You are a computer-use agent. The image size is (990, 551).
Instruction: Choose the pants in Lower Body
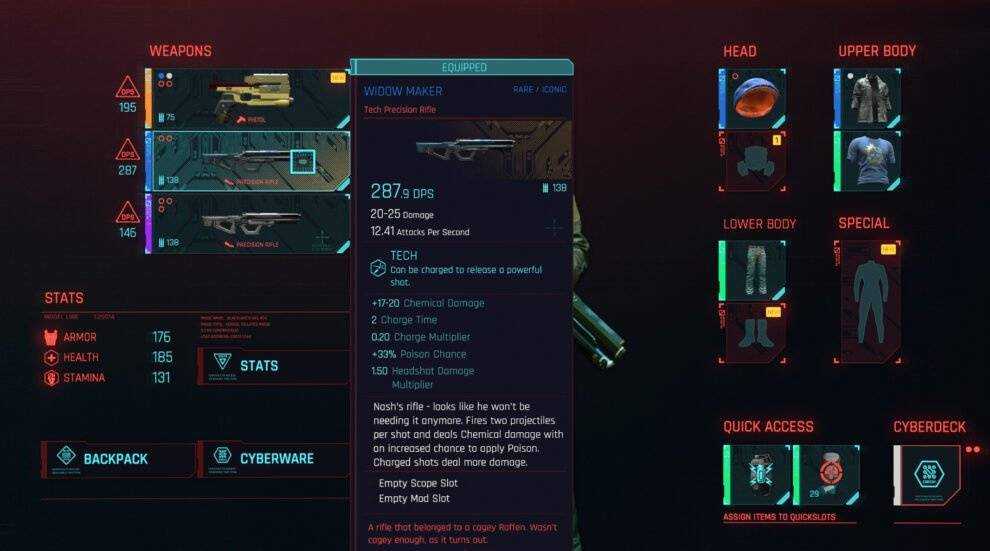click(x=752, y=270)
